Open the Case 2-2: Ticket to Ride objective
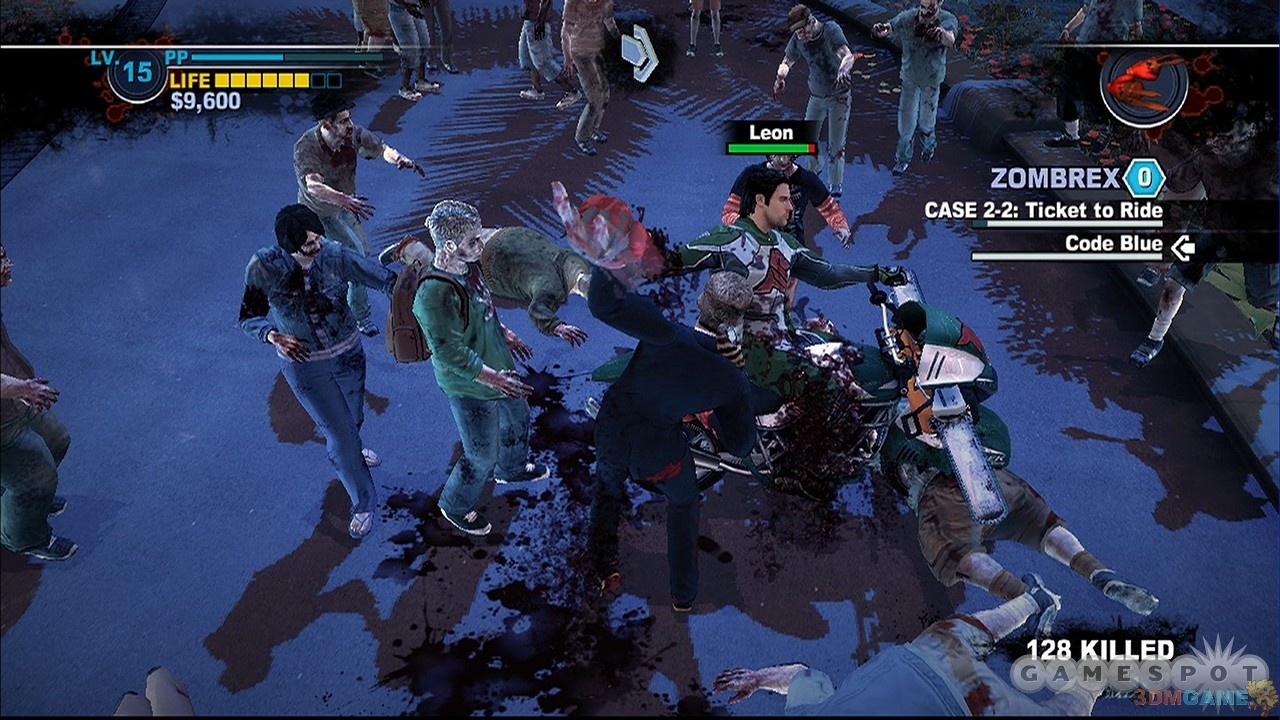Viewport: 1280px width, 720px height. tap(1044, 211)
